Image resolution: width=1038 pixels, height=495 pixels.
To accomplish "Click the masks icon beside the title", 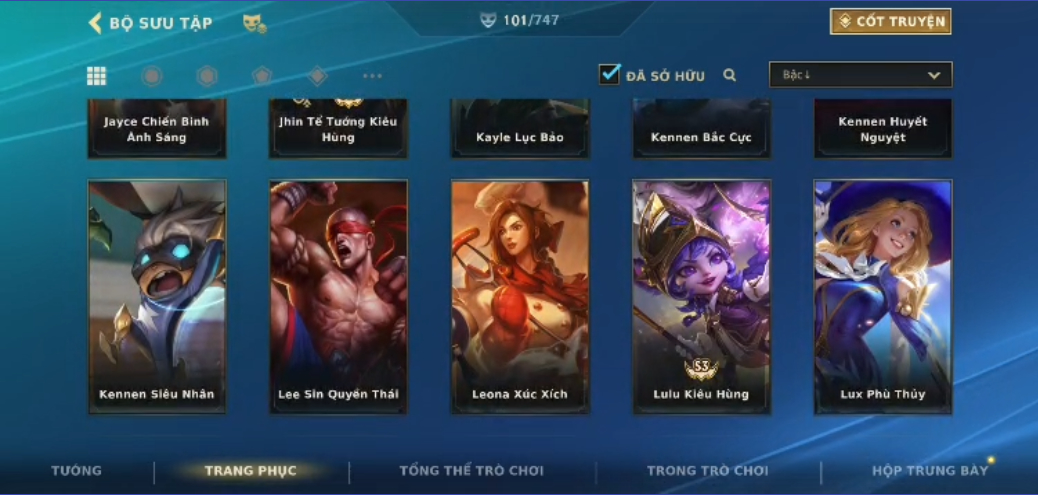I will click(254, 23).
